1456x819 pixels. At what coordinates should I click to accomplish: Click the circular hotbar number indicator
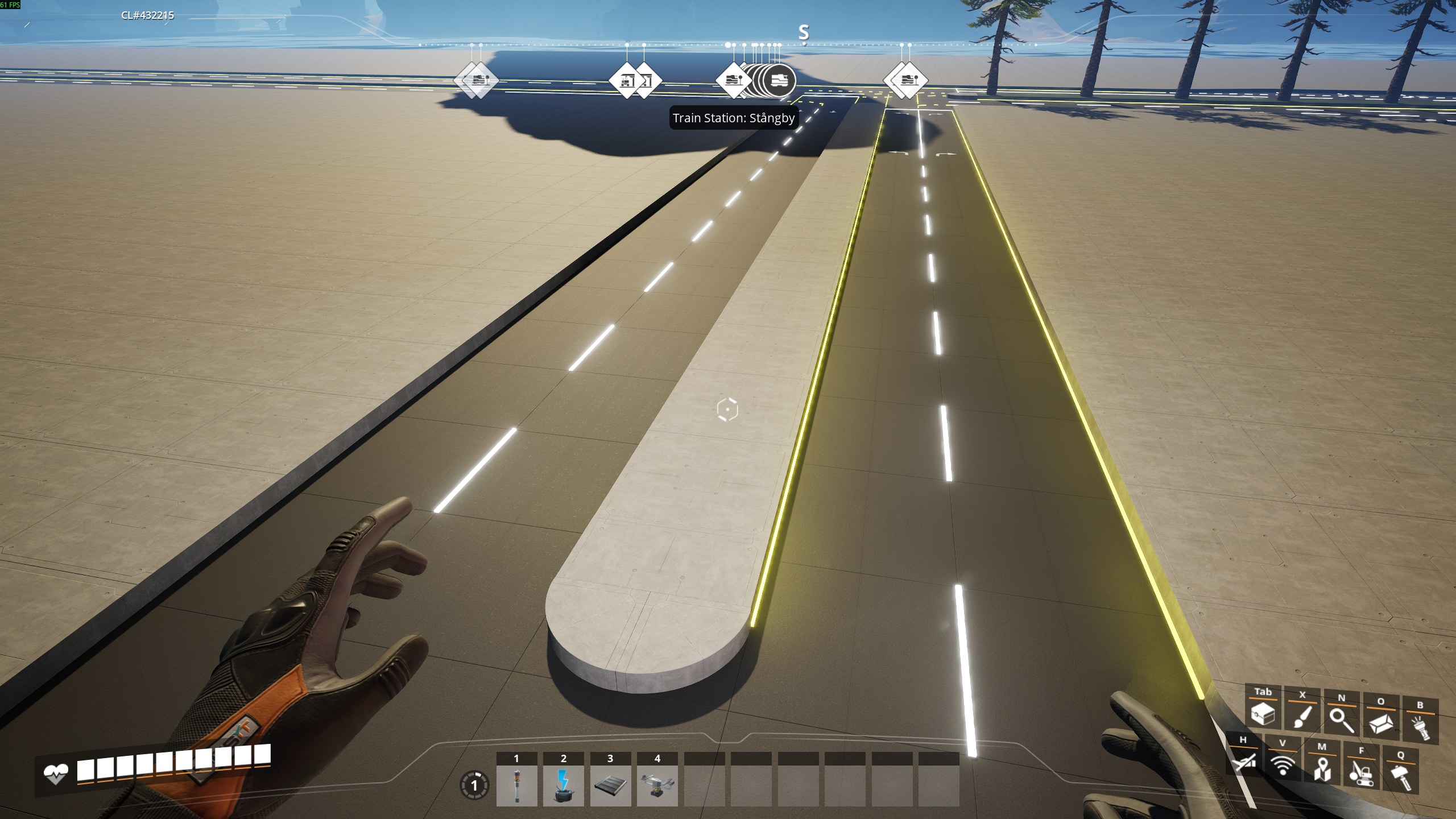click(474, 786)
